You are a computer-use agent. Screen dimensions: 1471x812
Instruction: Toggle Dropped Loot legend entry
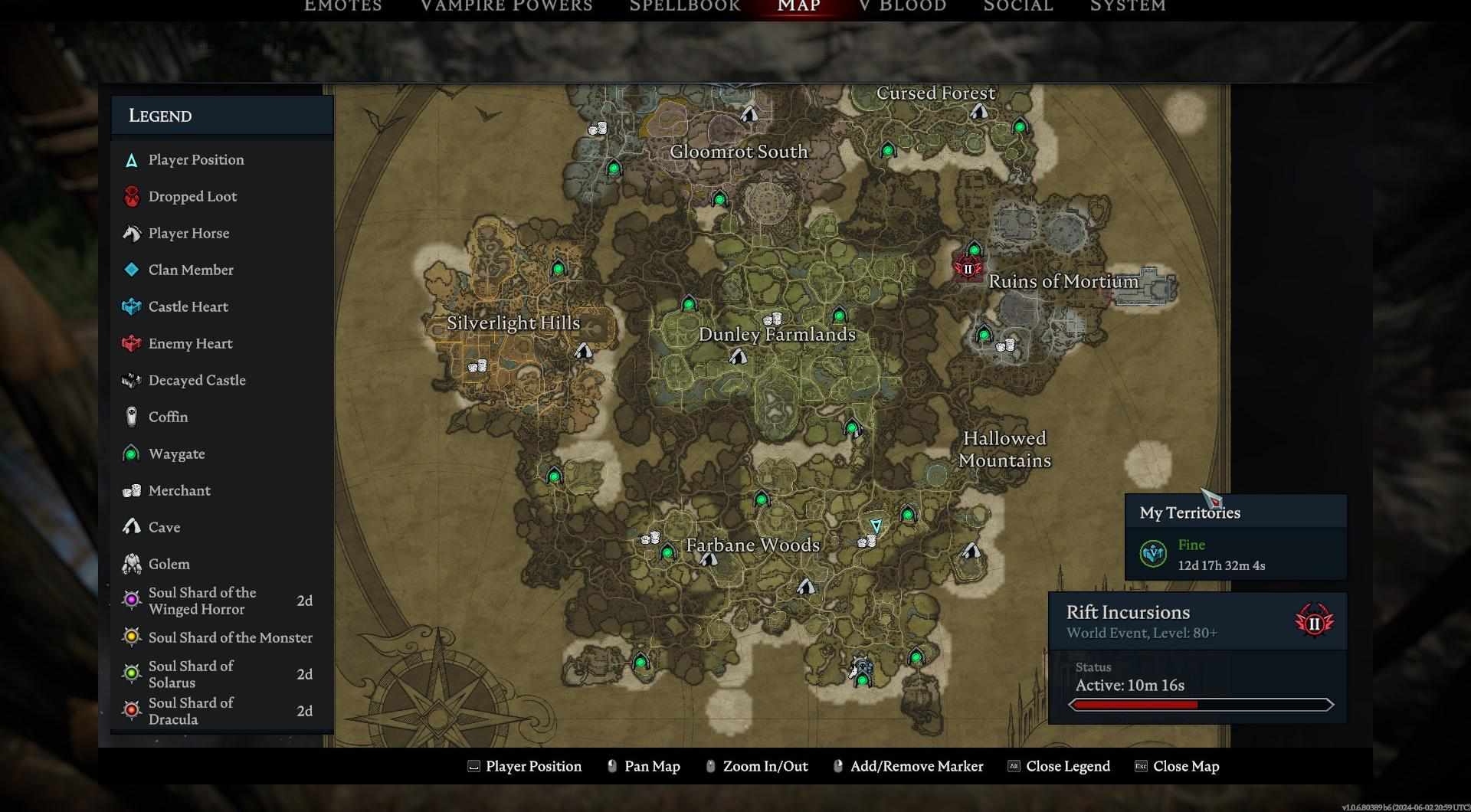192,196
